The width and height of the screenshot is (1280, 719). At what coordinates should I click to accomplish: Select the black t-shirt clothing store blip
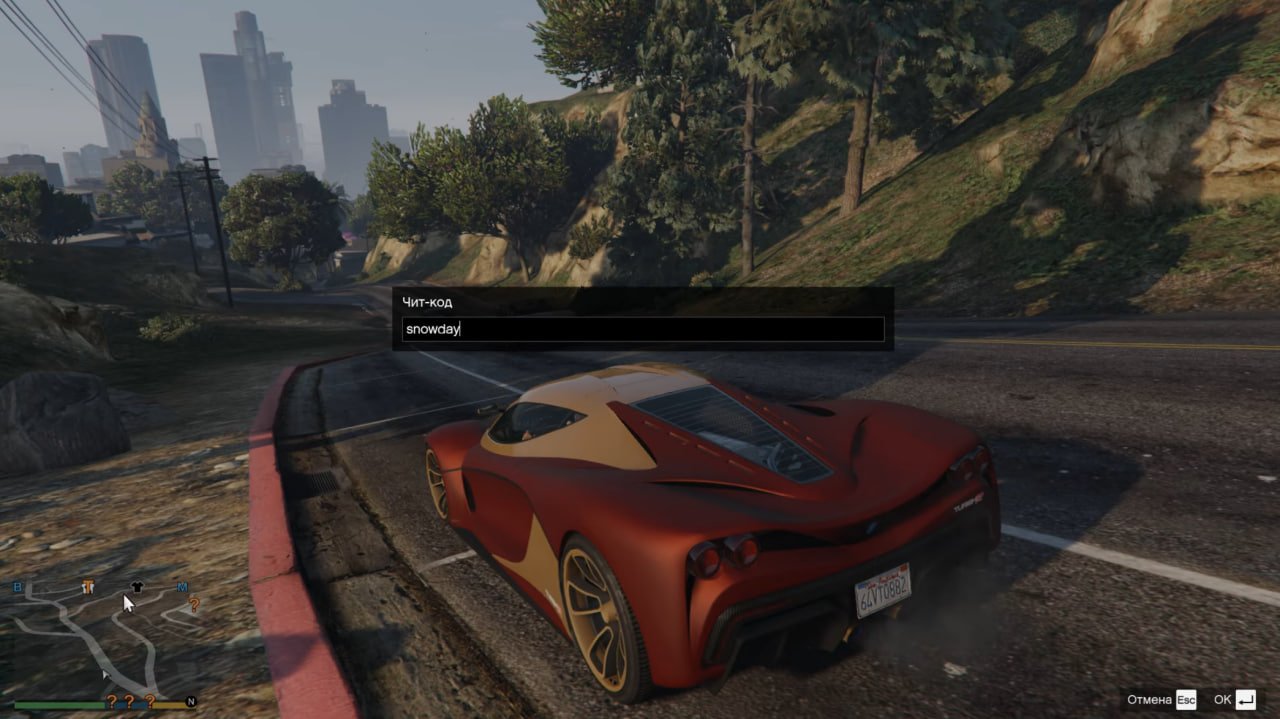136,587
